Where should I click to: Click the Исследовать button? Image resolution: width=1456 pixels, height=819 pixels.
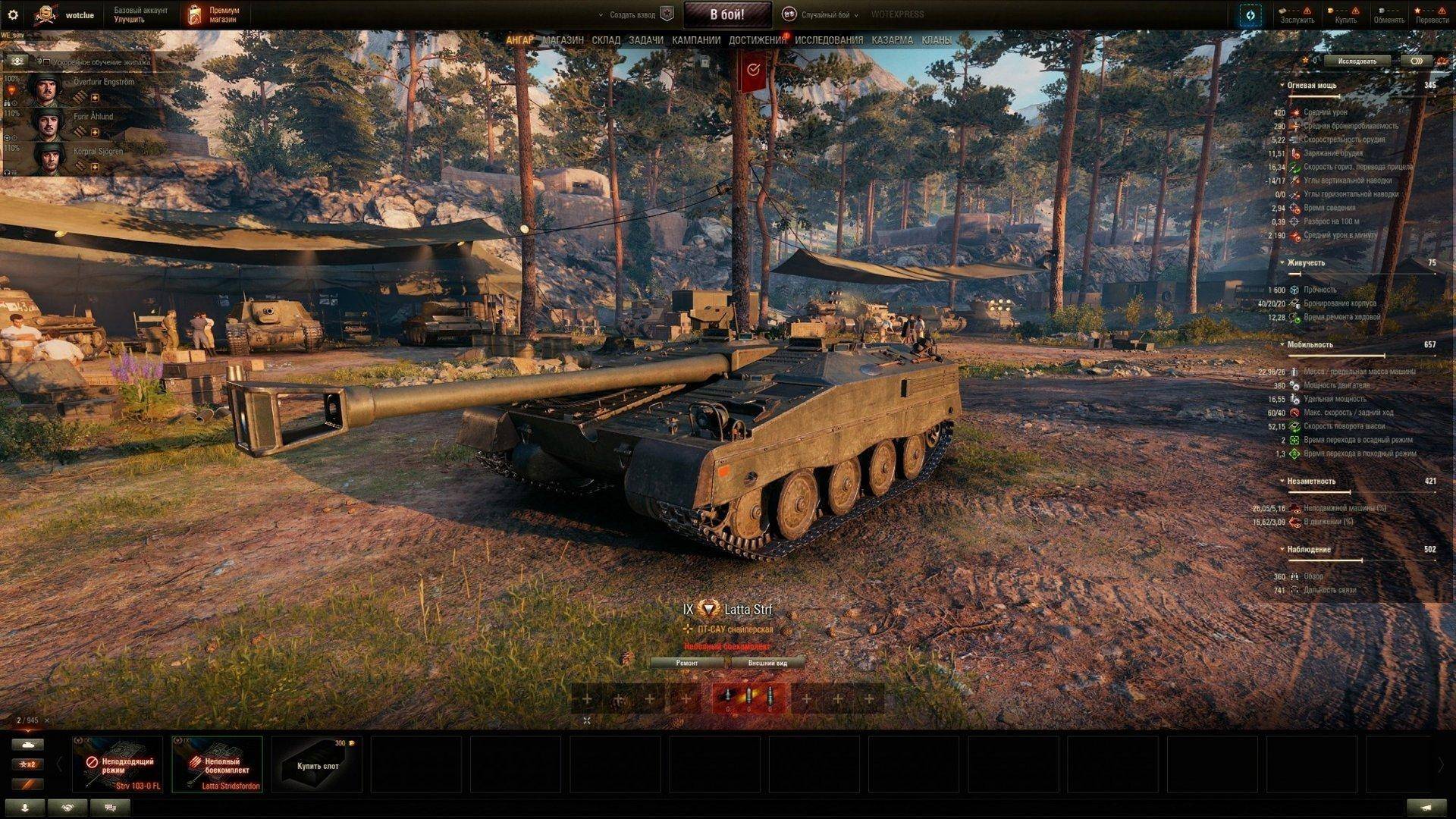tap(1357, 61)
